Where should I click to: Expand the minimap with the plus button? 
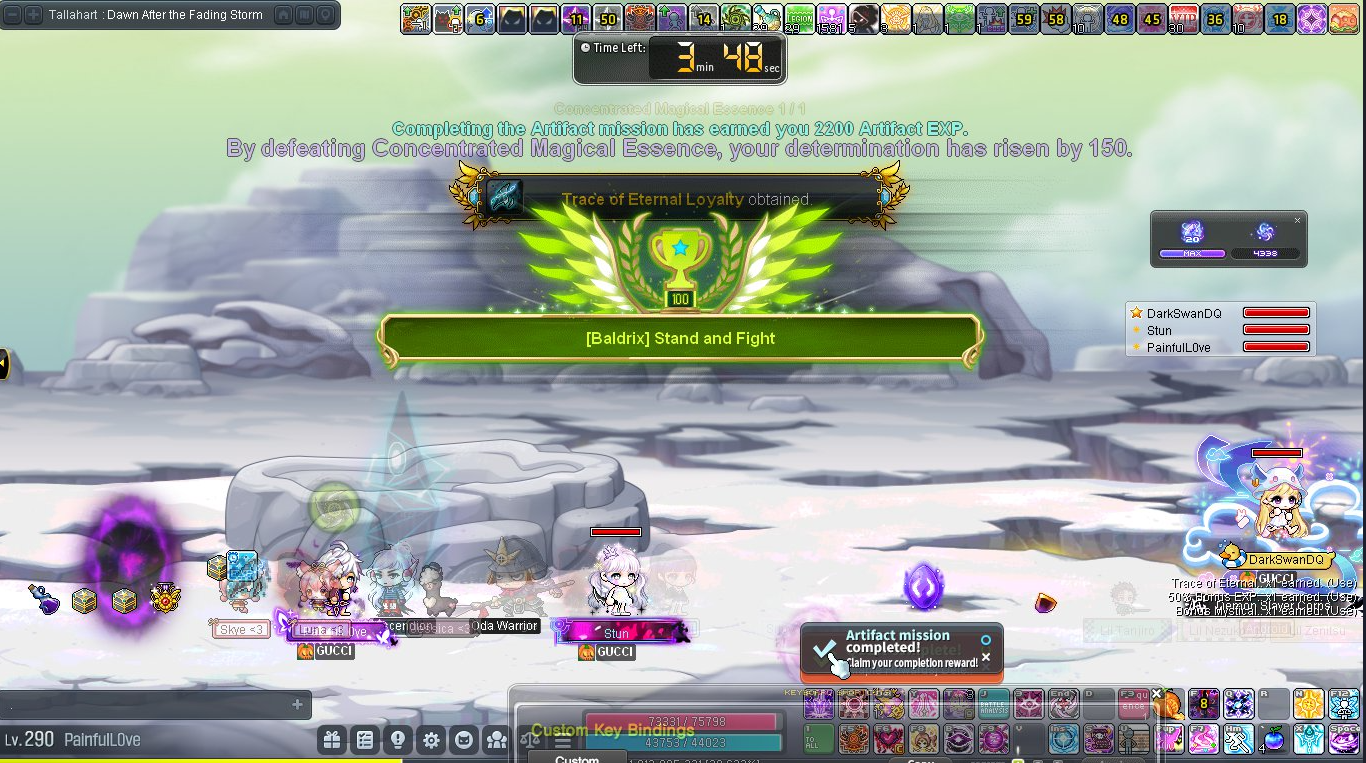click(33, 15)
